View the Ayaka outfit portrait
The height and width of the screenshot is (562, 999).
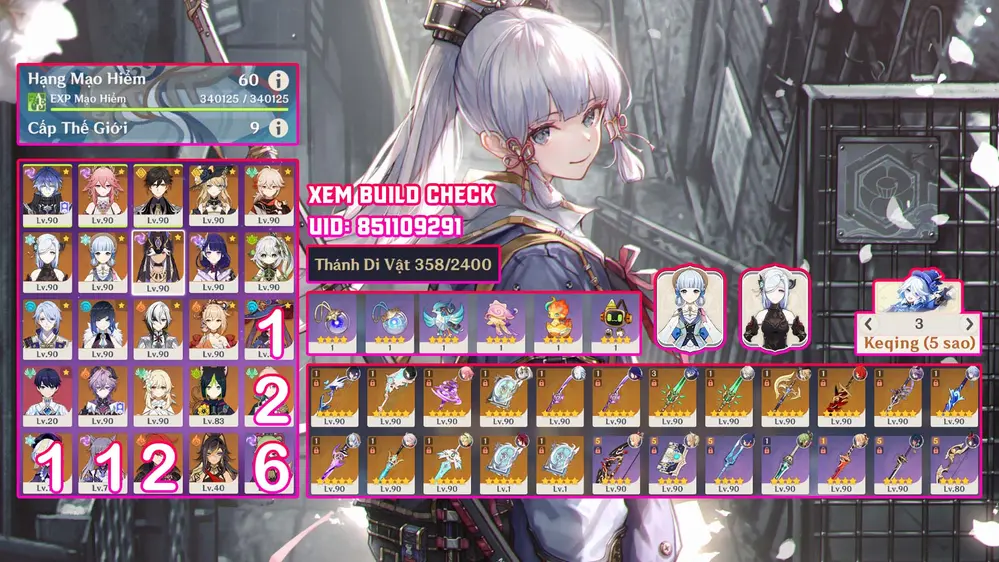(x=689, y=309)
